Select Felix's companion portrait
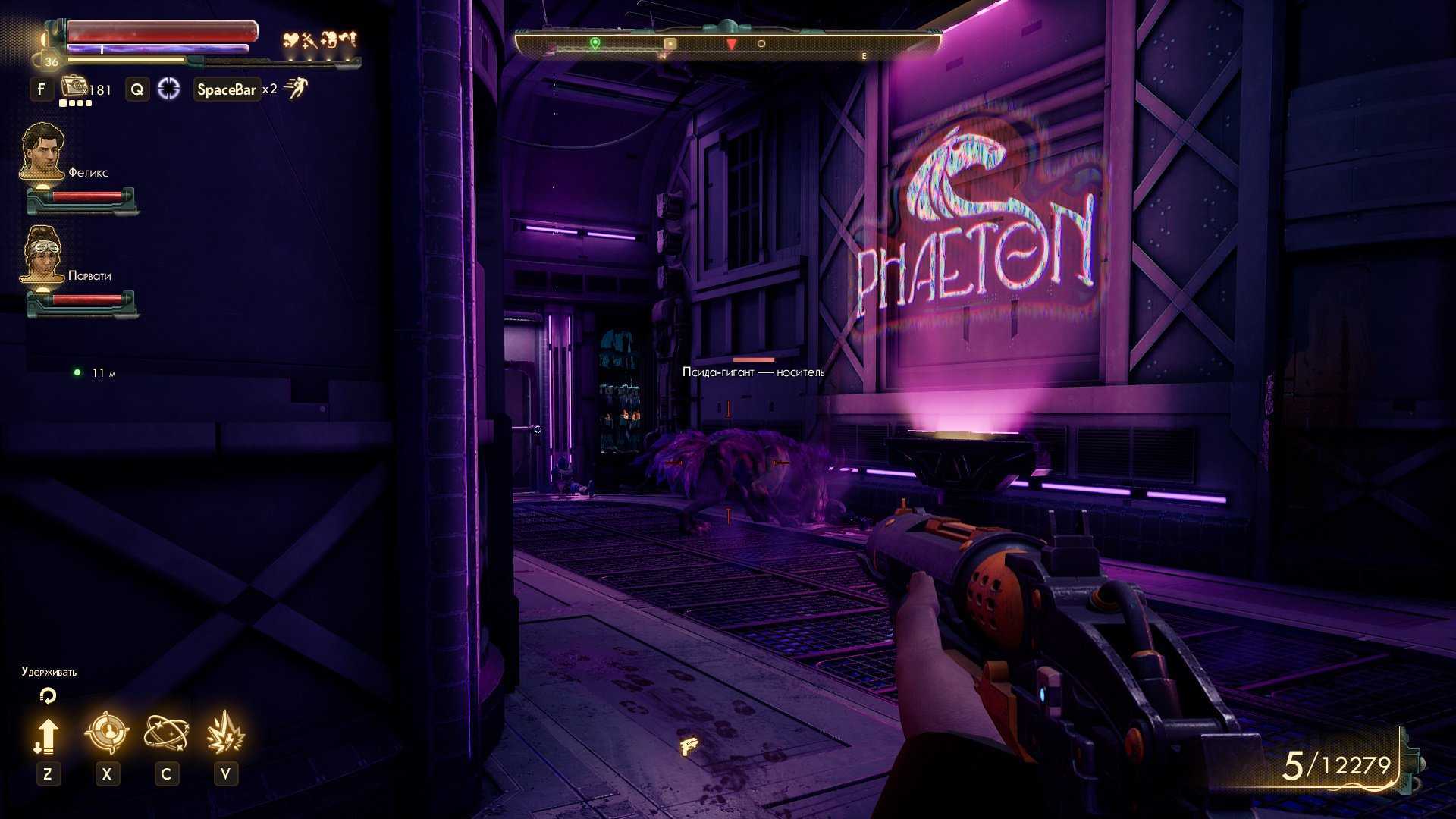 [x=42, y=152]
